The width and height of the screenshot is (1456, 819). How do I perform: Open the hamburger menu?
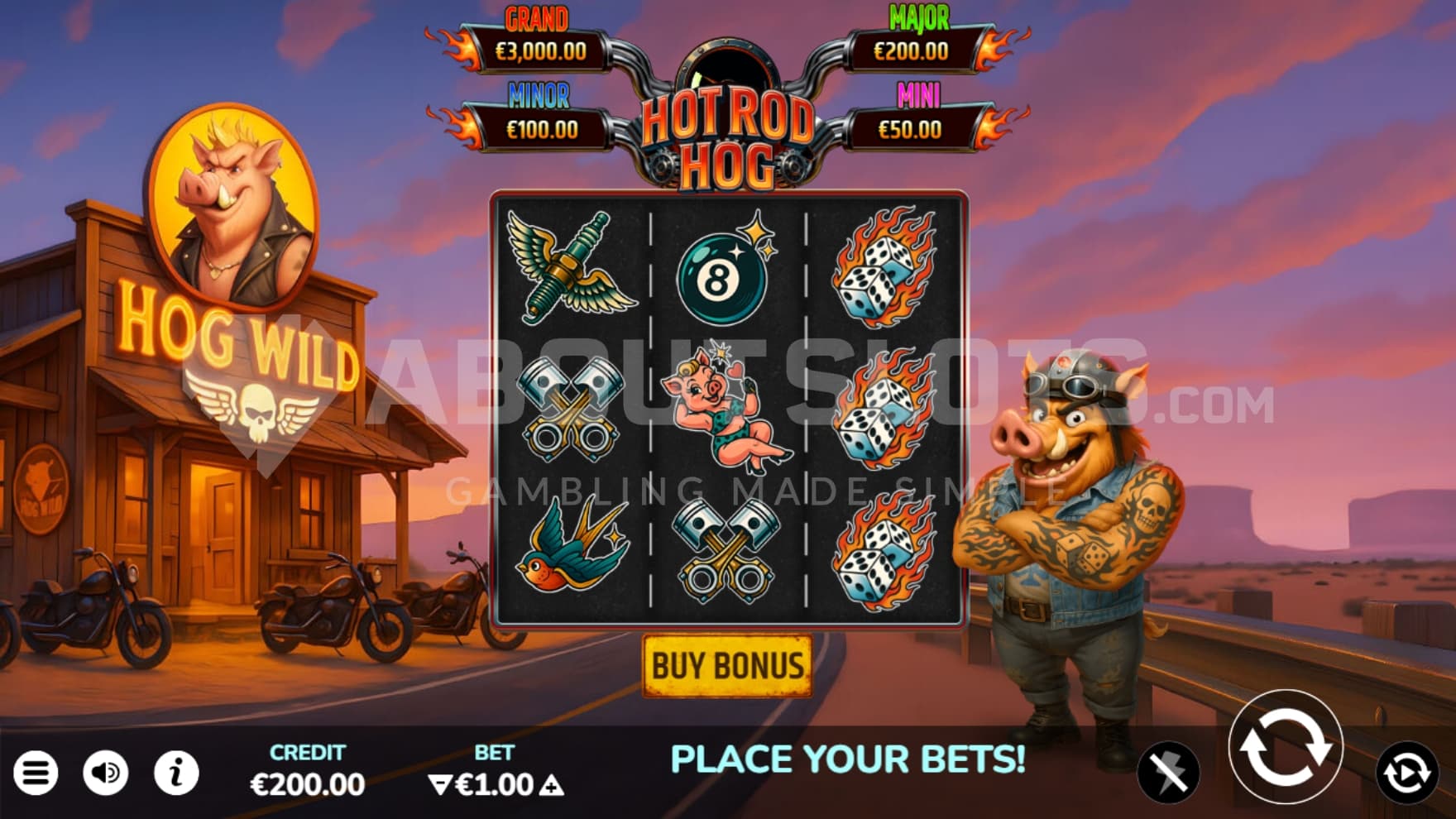(x=36, y=773)
